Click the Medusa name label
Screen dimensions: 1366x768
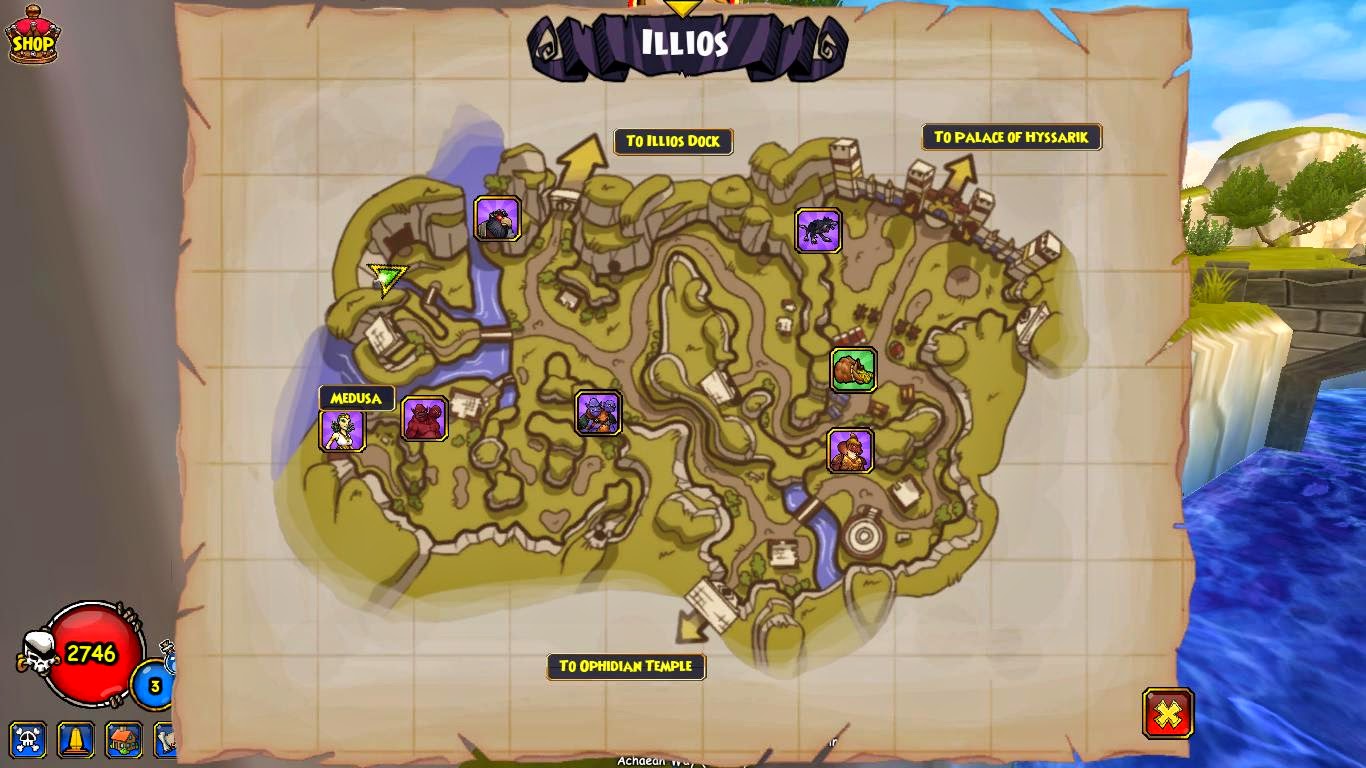coord(355,397)
